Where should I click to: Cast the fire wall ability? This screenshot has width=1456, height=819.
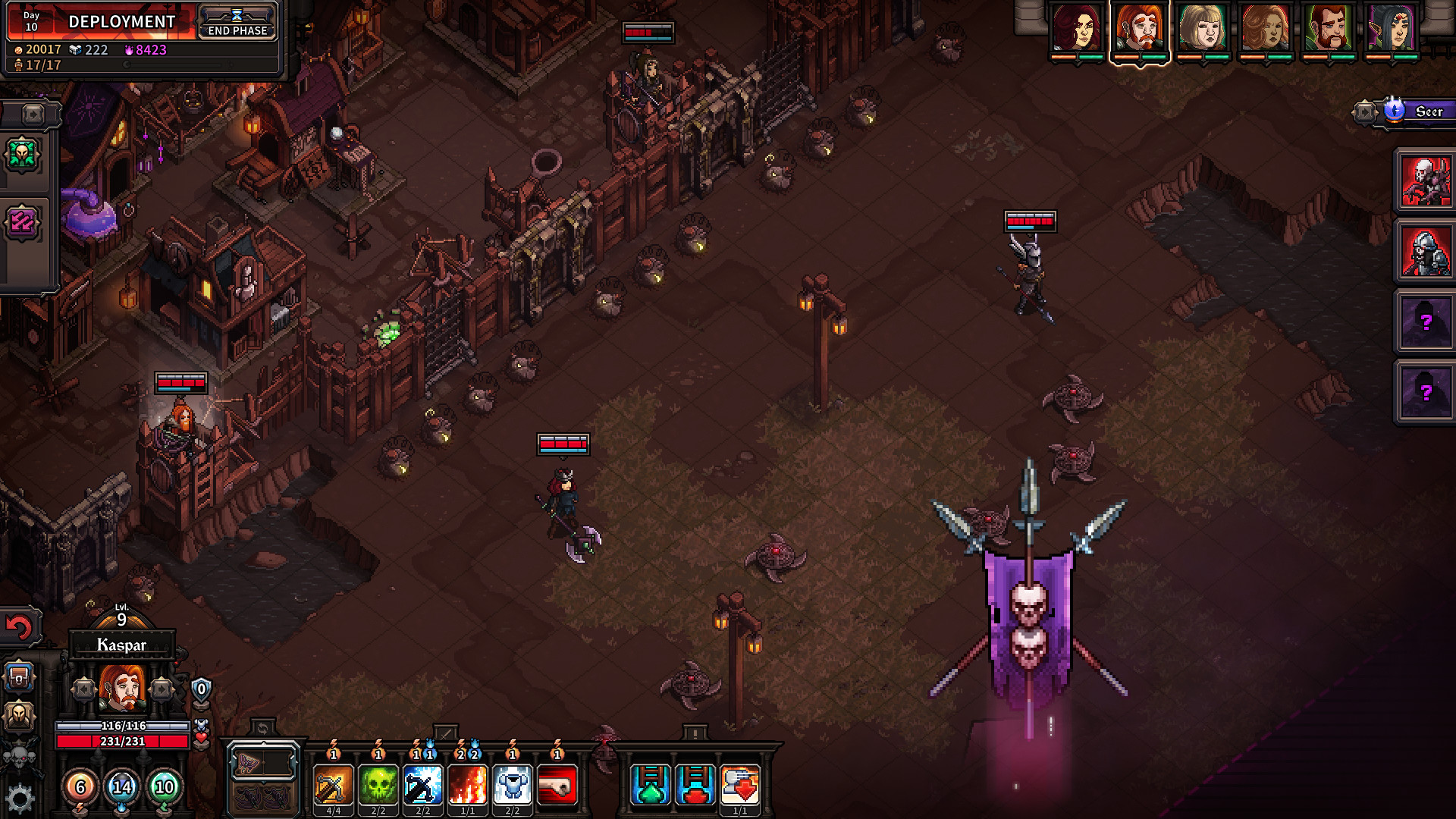point(468,786)
